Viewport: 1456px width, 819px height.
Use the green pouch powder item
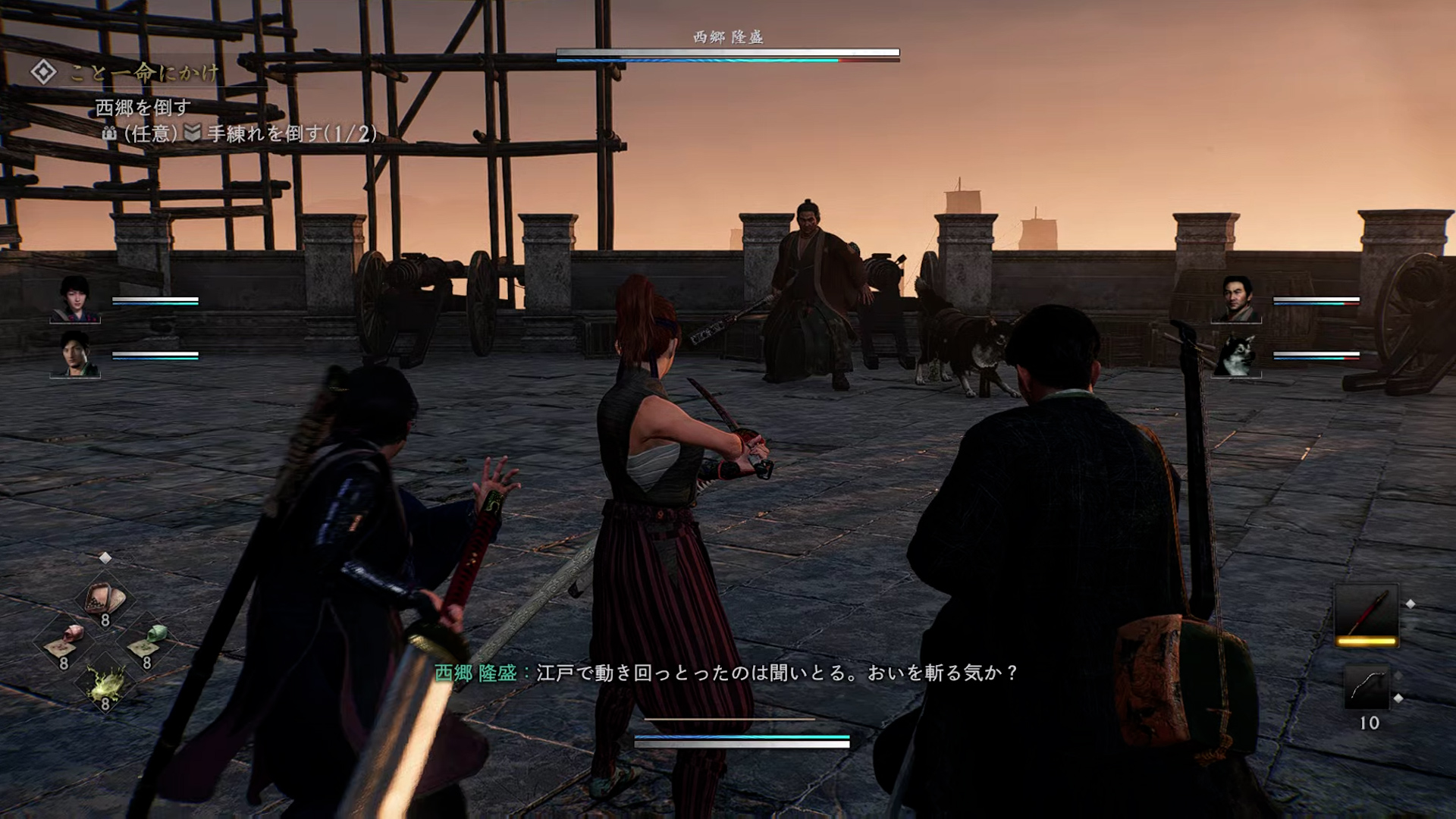[x=147, y=641]
